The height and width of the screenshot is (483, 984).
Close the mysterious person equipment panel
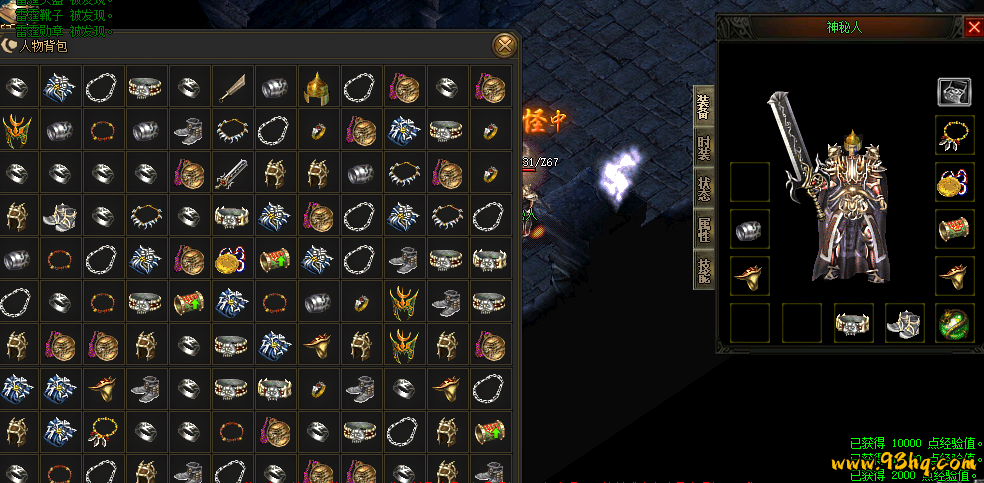point(974,27)
